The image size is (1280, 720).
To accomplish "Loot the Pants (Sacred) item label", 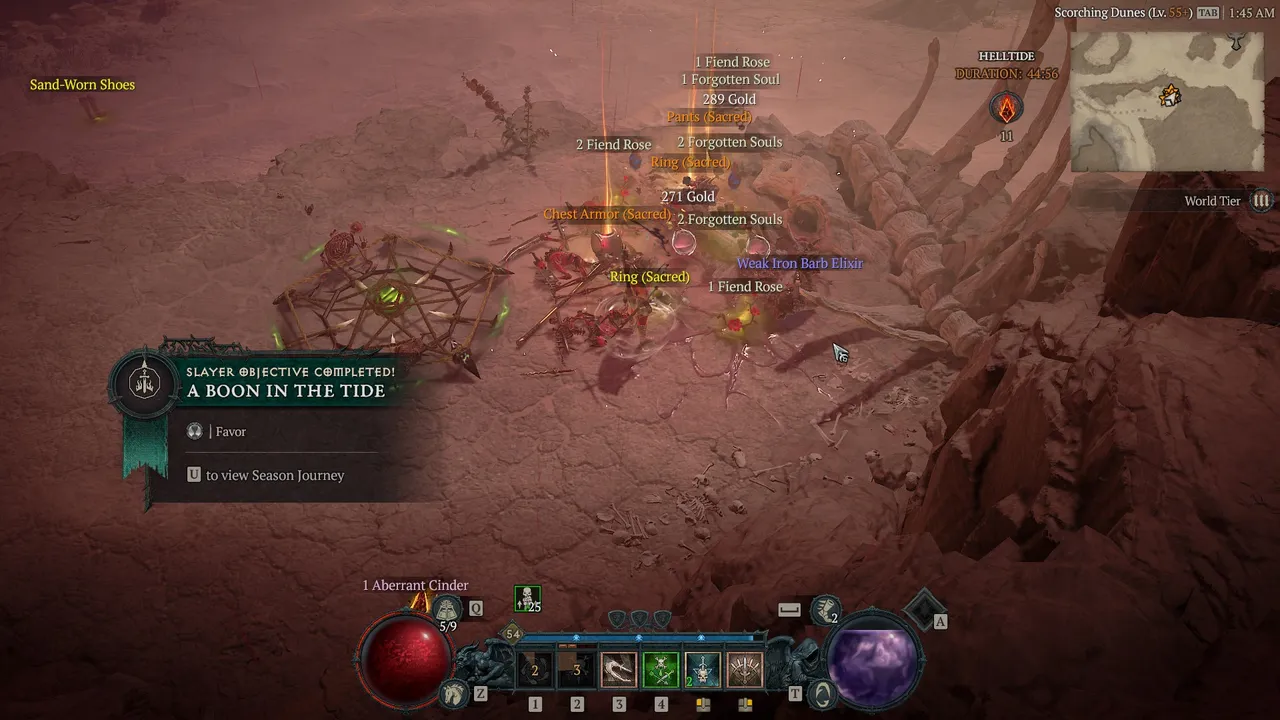I will [708, 118].
